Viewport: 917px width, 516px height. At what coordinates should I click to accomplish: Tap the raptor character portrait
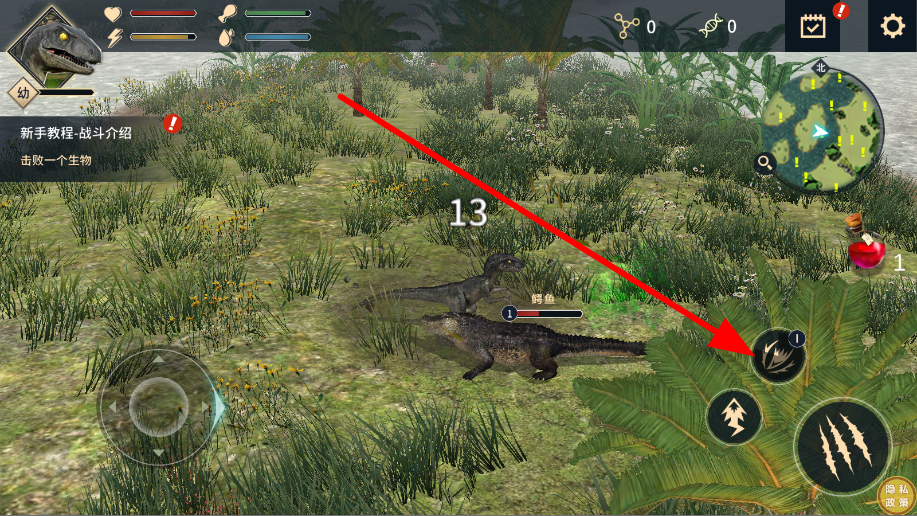[x=56, y=45]
